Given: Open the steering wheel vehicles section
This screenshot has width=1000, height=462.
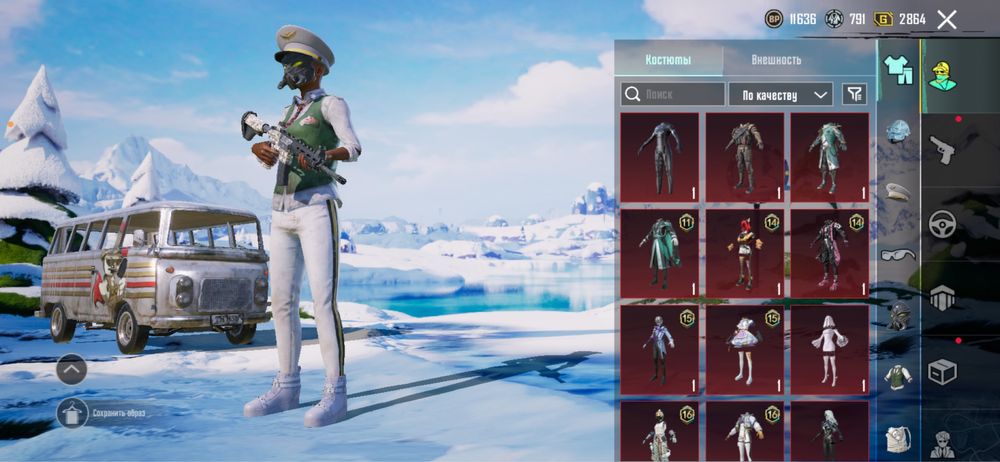Looking at the screenshot, I should (942, 224).
